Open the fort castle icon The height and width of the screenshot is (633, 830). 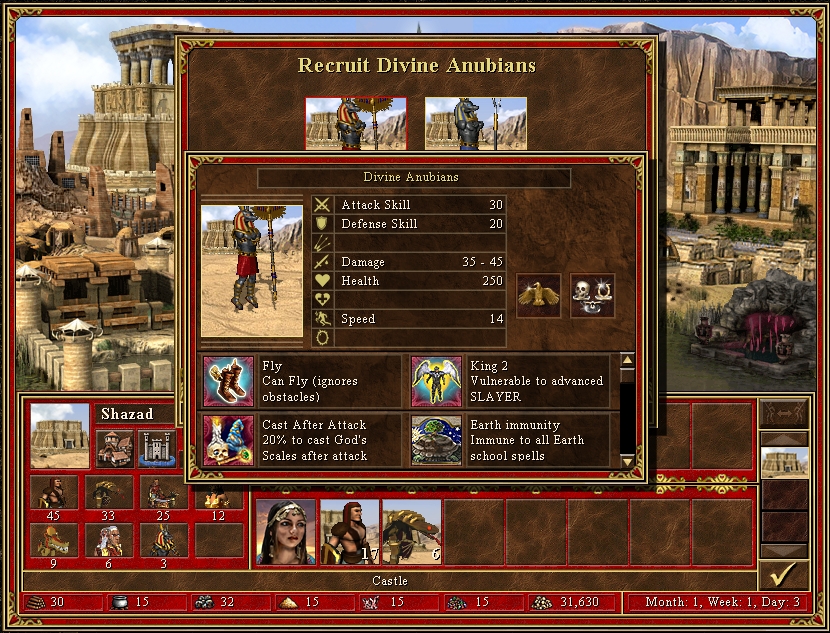[x=157, y=447]
